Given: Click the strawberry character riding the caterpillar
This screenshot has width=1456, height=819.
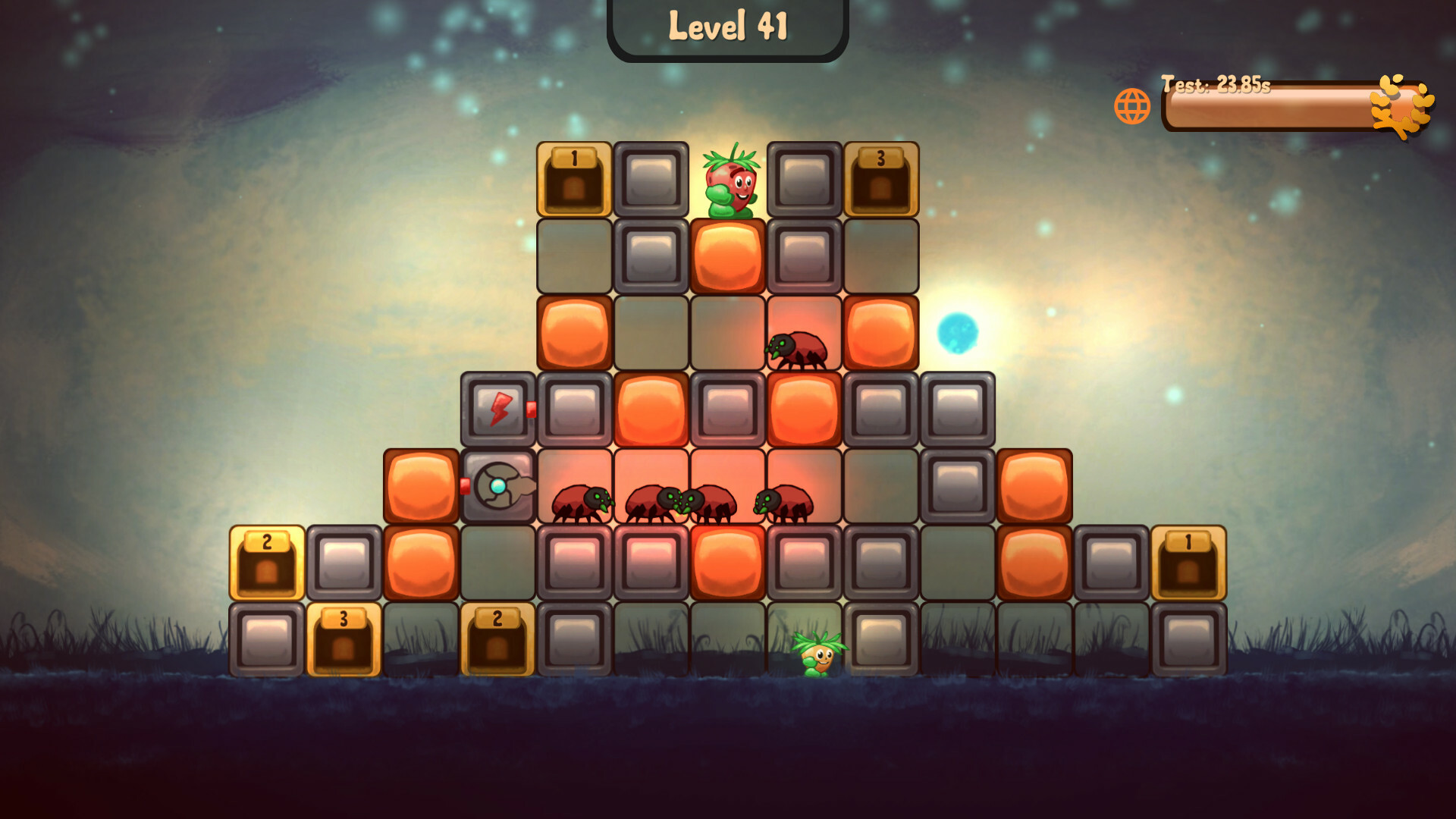Looking at the screenshot, I should pos(730,180).
